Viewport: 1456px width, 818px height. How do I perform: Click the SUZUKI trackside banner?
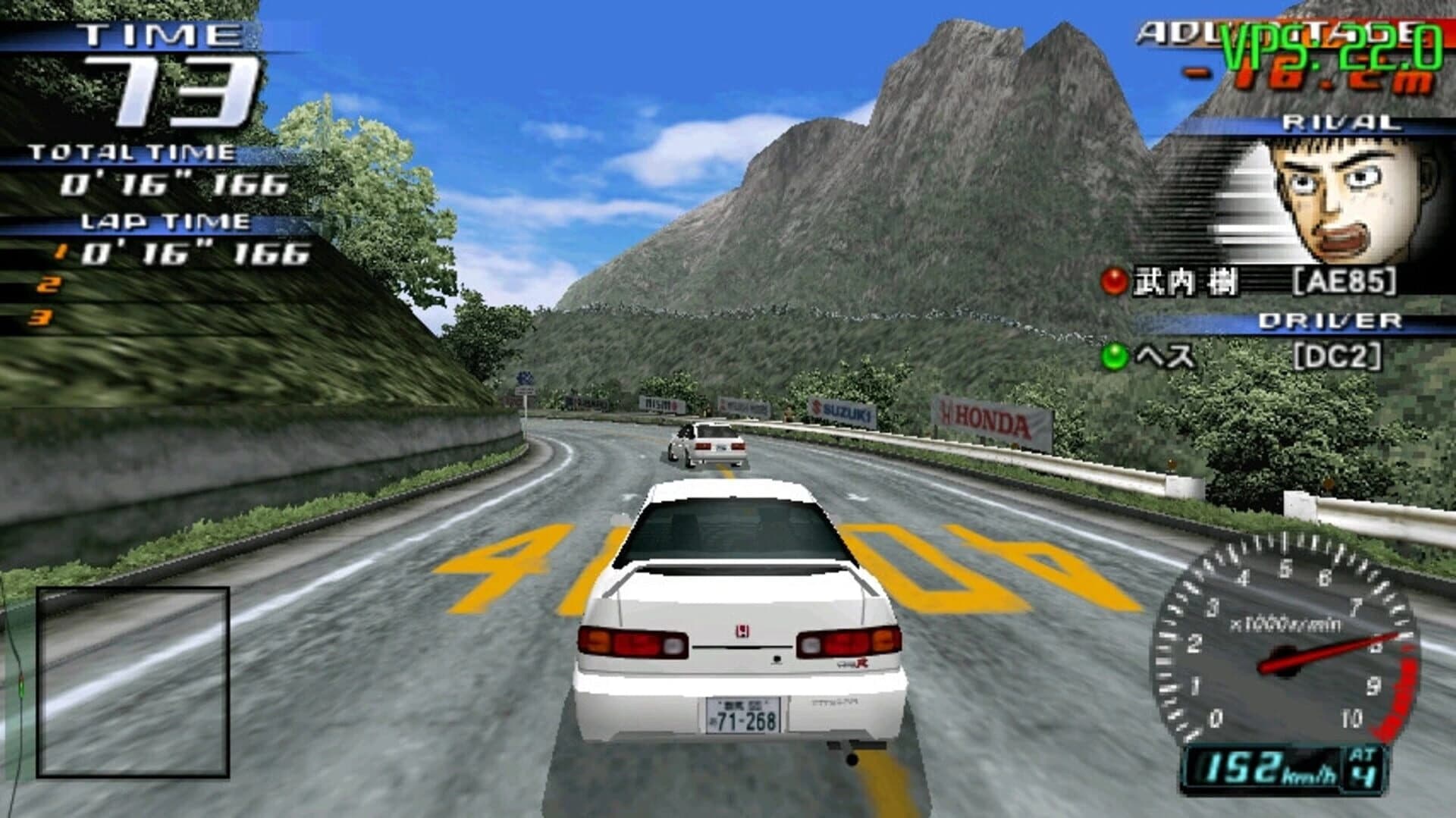coord(842,409)
